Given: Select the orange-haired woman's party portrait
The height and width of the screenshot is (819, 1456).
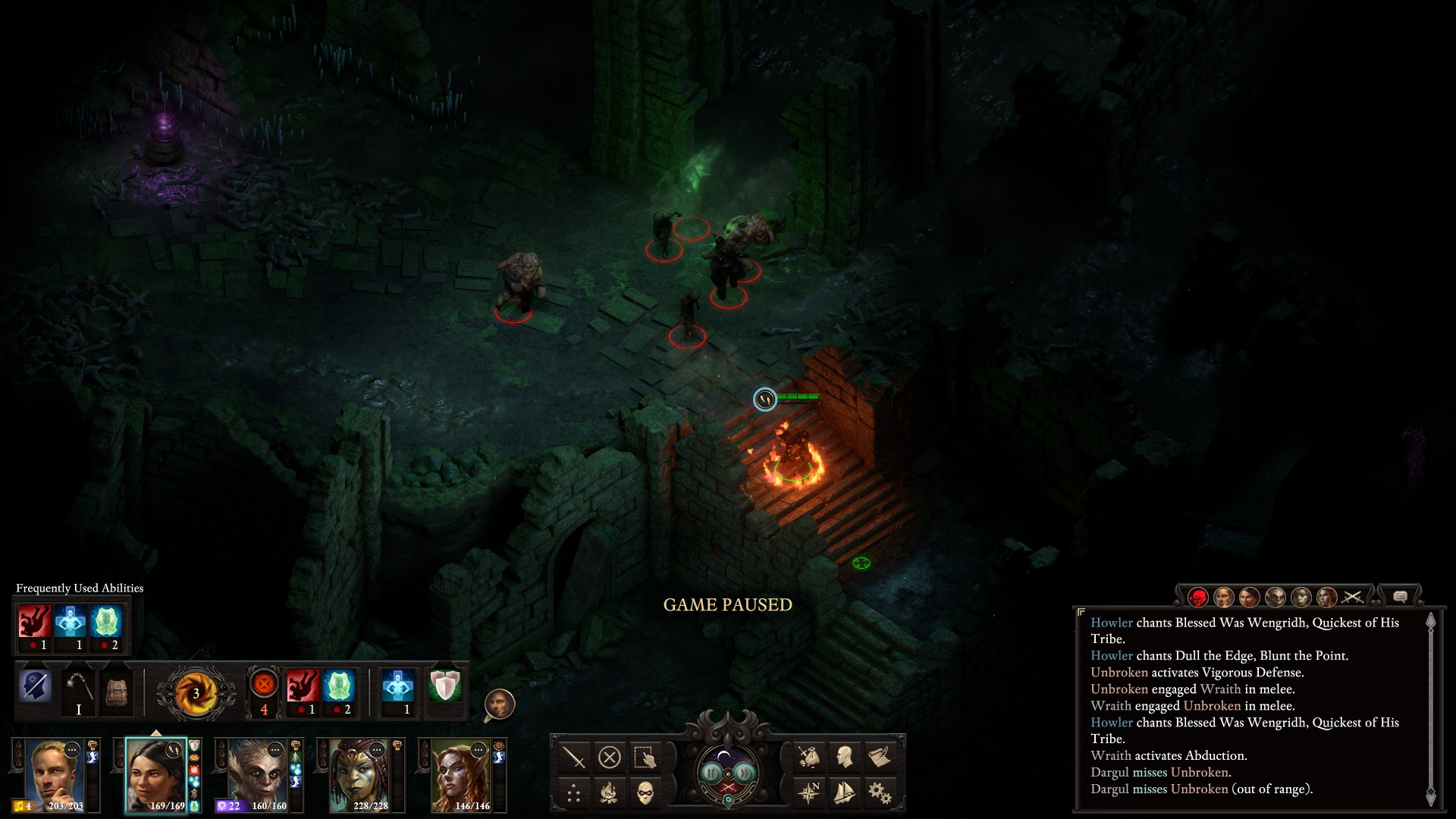Looking at the screenshot, I should 461,773.
